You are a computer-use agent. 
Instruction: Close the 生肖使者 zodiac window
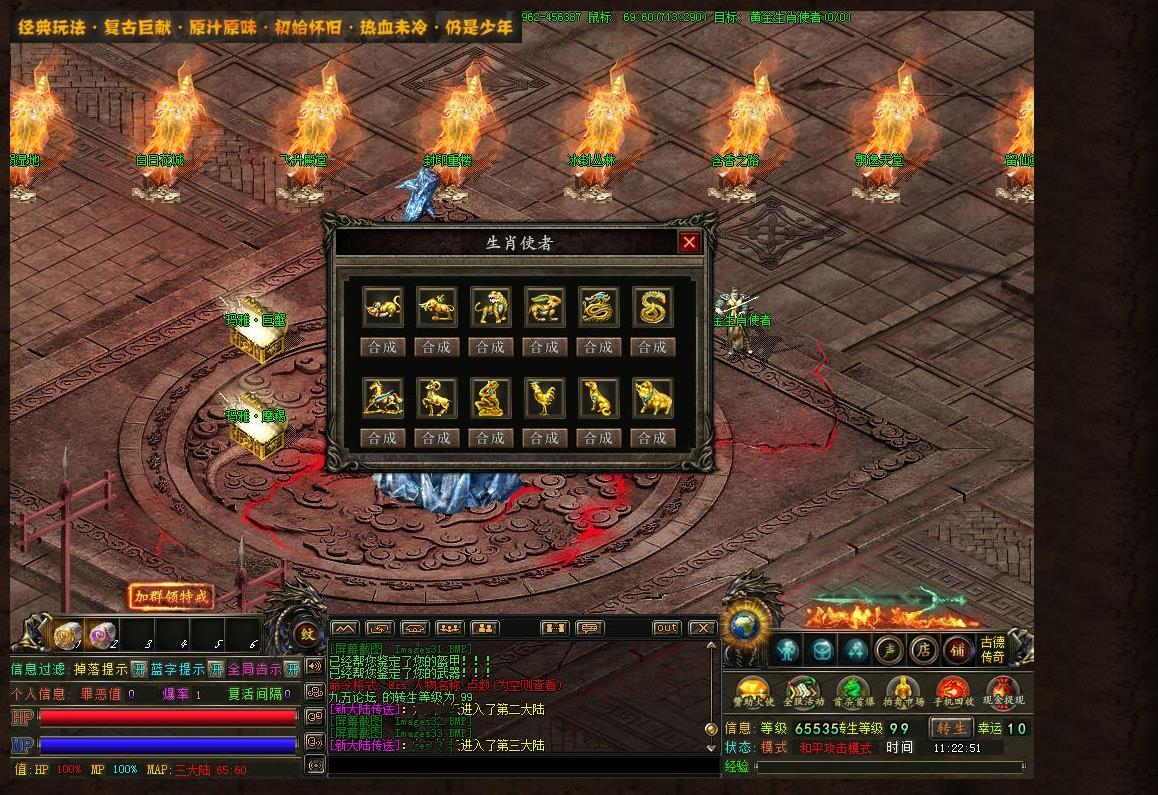coord(689,242)
